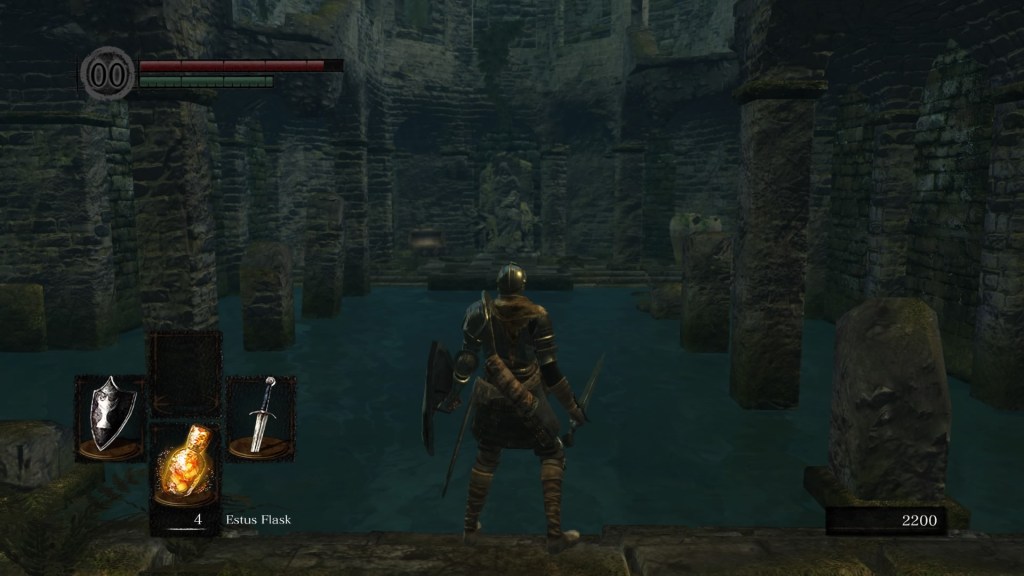
Task: Select the empty spell slot above Estus Flask
Action: coord(185,372)
